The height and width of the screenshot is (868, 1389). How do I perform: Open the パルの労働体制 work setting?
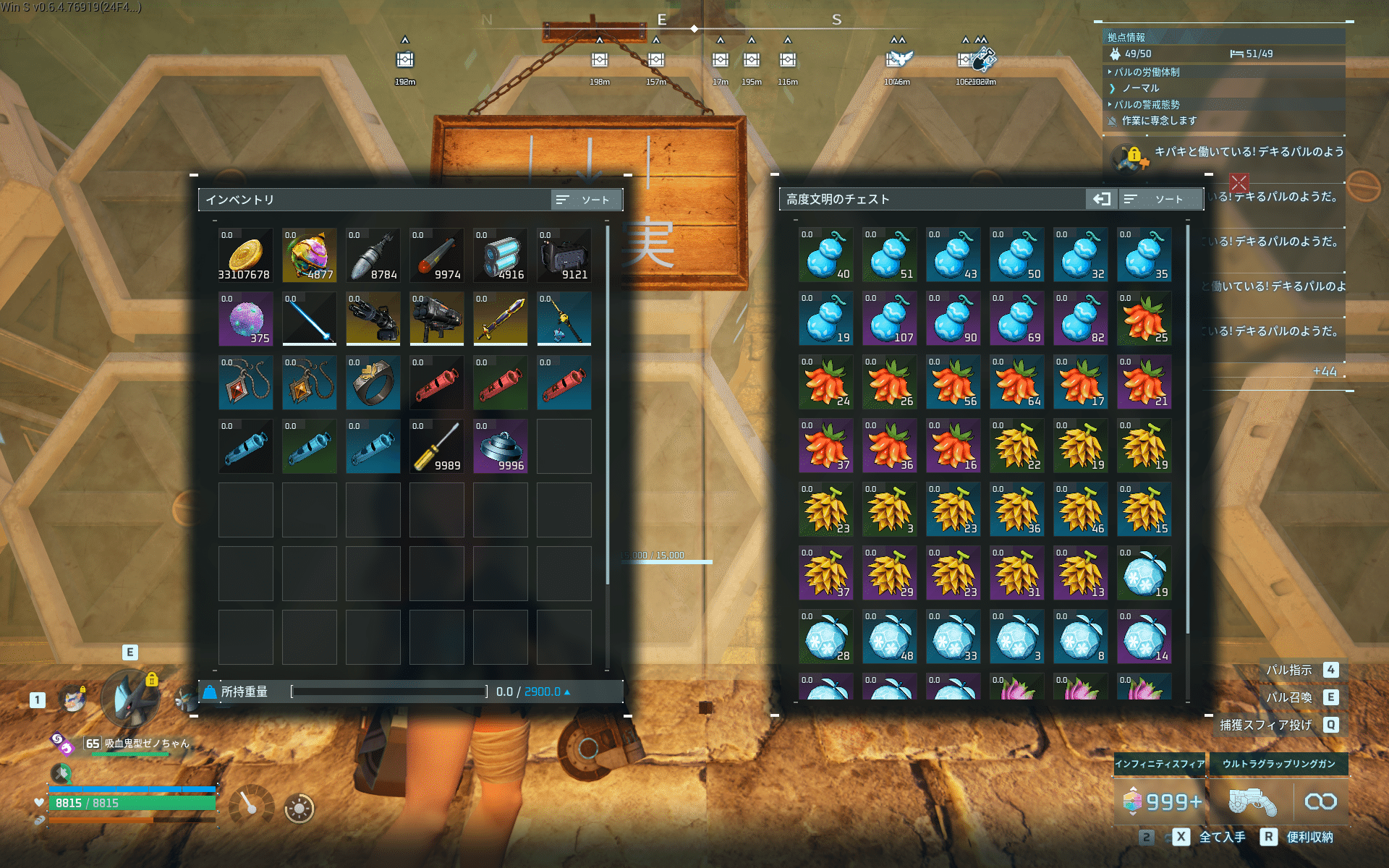click(1147, 72)
